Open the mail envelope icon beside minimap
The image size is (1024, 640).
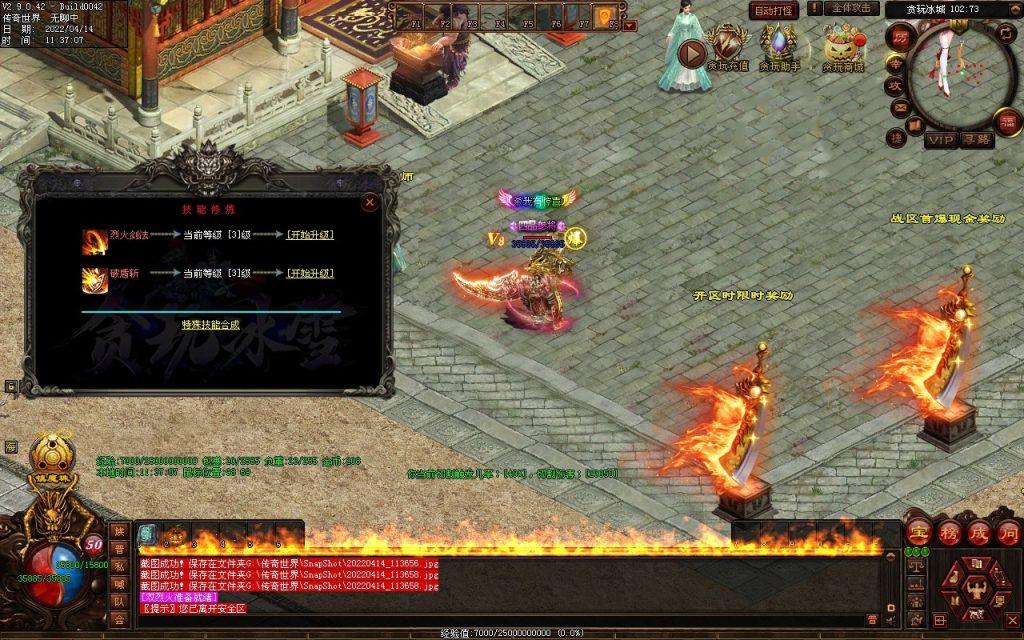pyautogui.click(x=899, y=107)
